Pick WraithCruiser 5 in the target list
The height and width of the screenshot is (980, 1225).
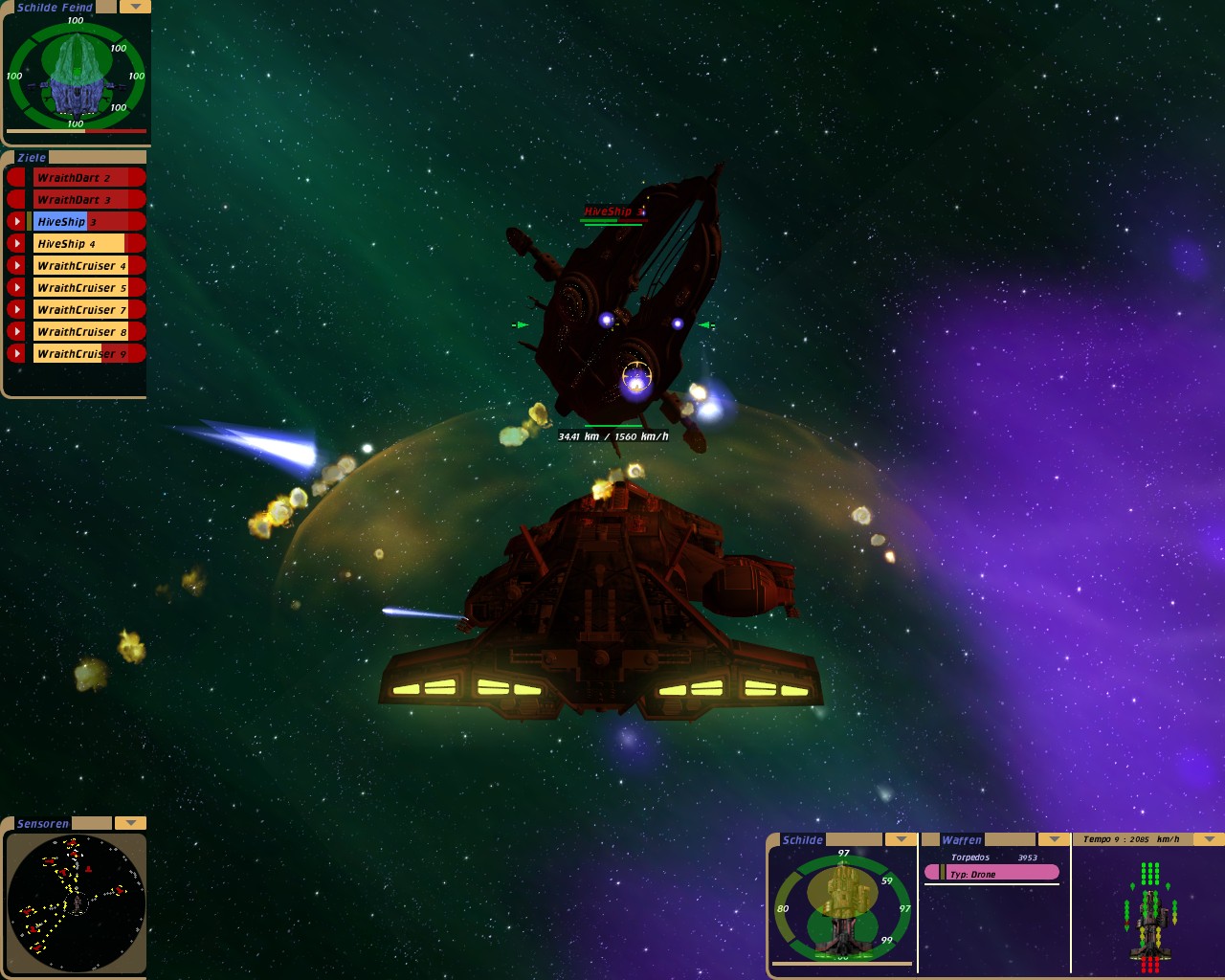(86, 288)
